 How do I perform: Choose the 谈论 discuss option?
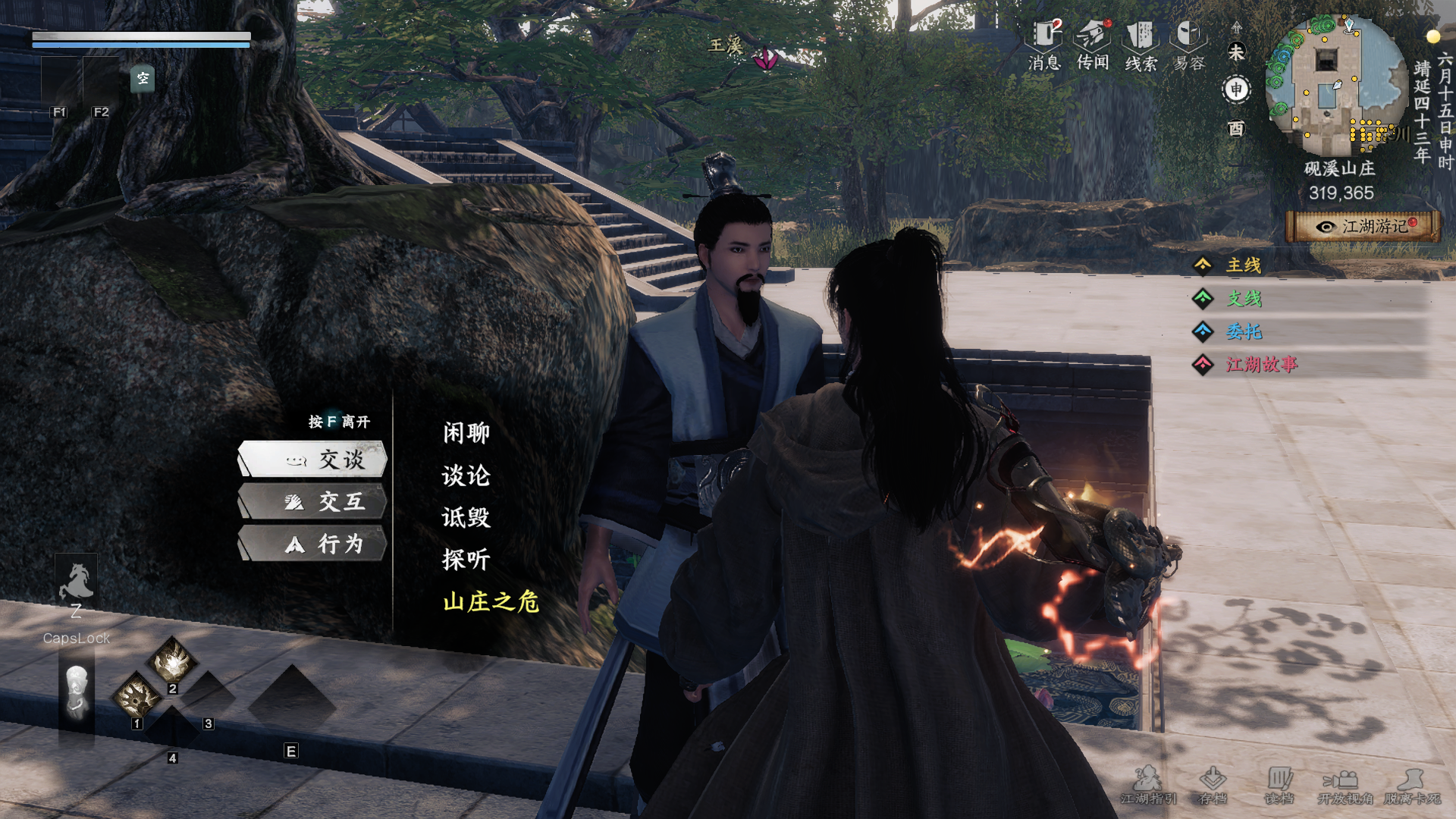[466, 475]
